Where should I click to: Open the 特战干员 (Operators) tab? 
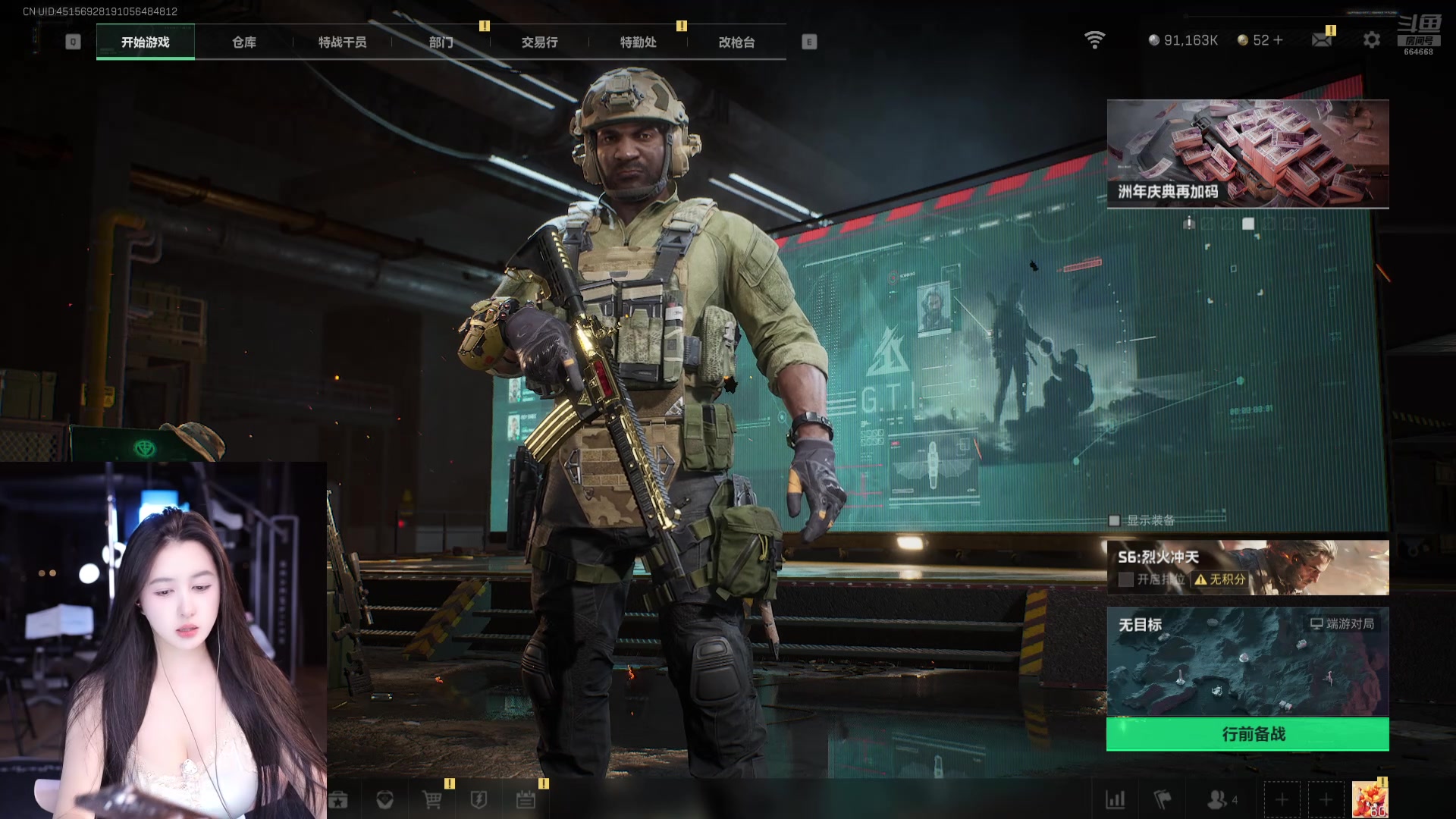pyautogui.click(x=342, y=42)
